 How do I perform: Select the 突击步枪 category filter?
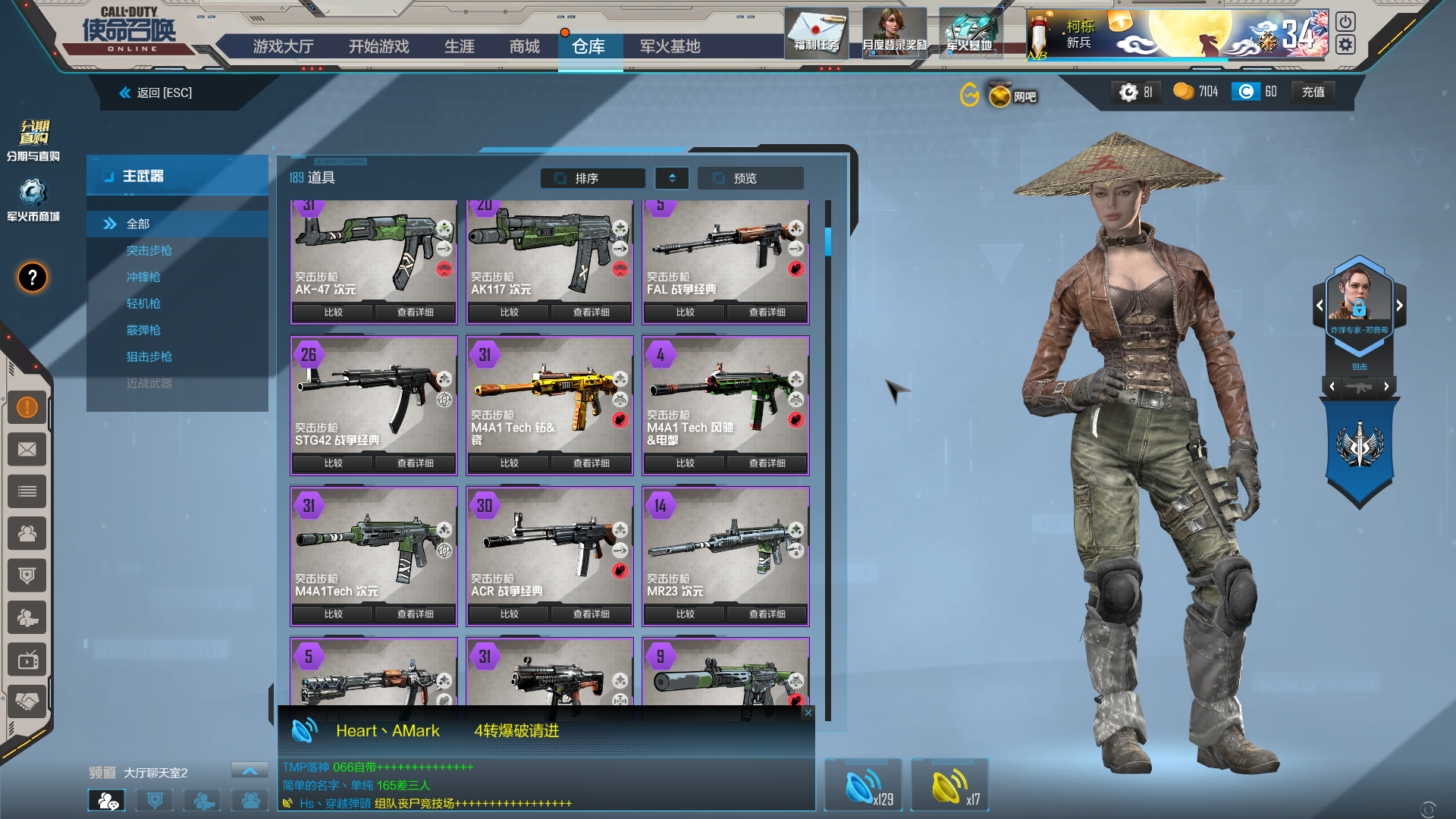tap(149, 250)
